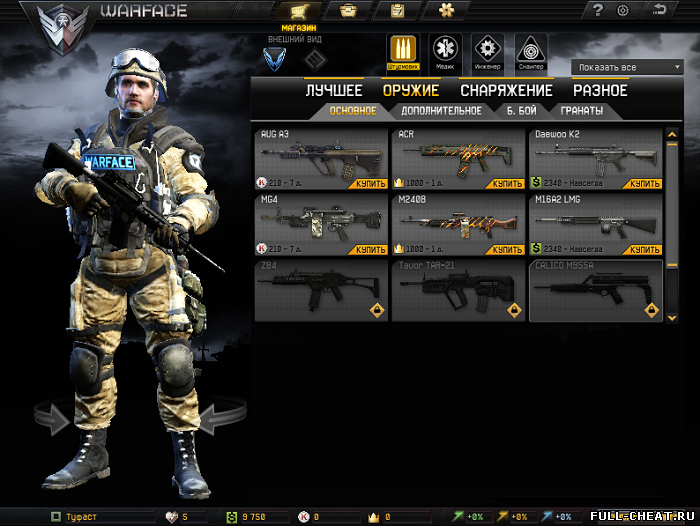Click Купить on the ACR

click(507, 184)
